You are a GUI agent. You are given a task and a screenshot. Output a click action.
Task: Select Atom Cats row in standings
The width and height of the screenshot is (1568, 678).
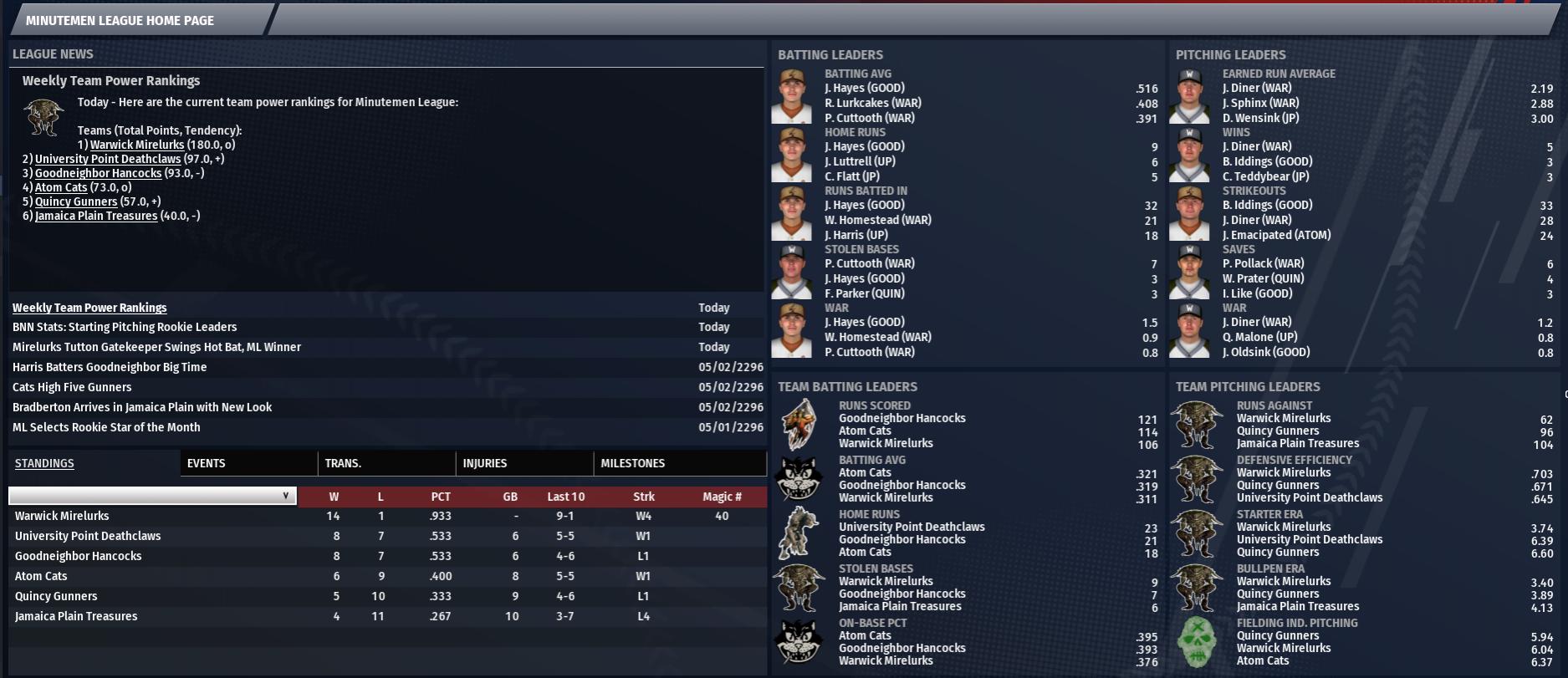41,576
